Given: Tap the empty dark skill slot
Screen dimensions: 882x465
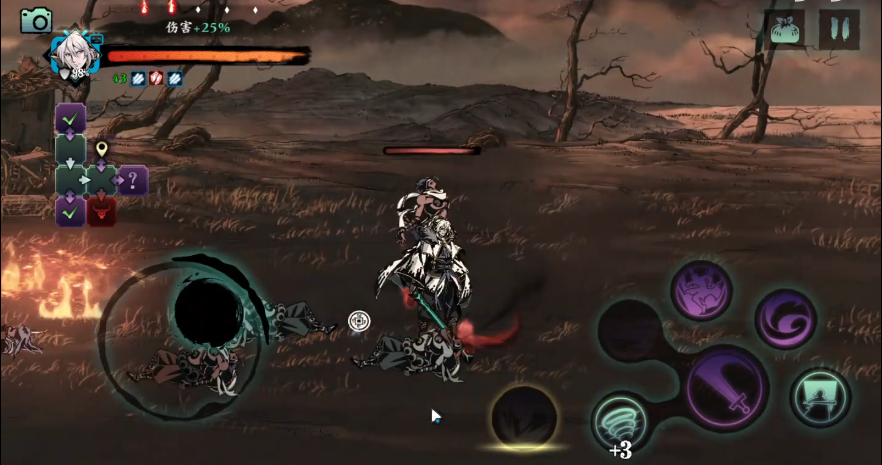Looking at the screenshot, I should pyautogui.click(x=630, y=331).
